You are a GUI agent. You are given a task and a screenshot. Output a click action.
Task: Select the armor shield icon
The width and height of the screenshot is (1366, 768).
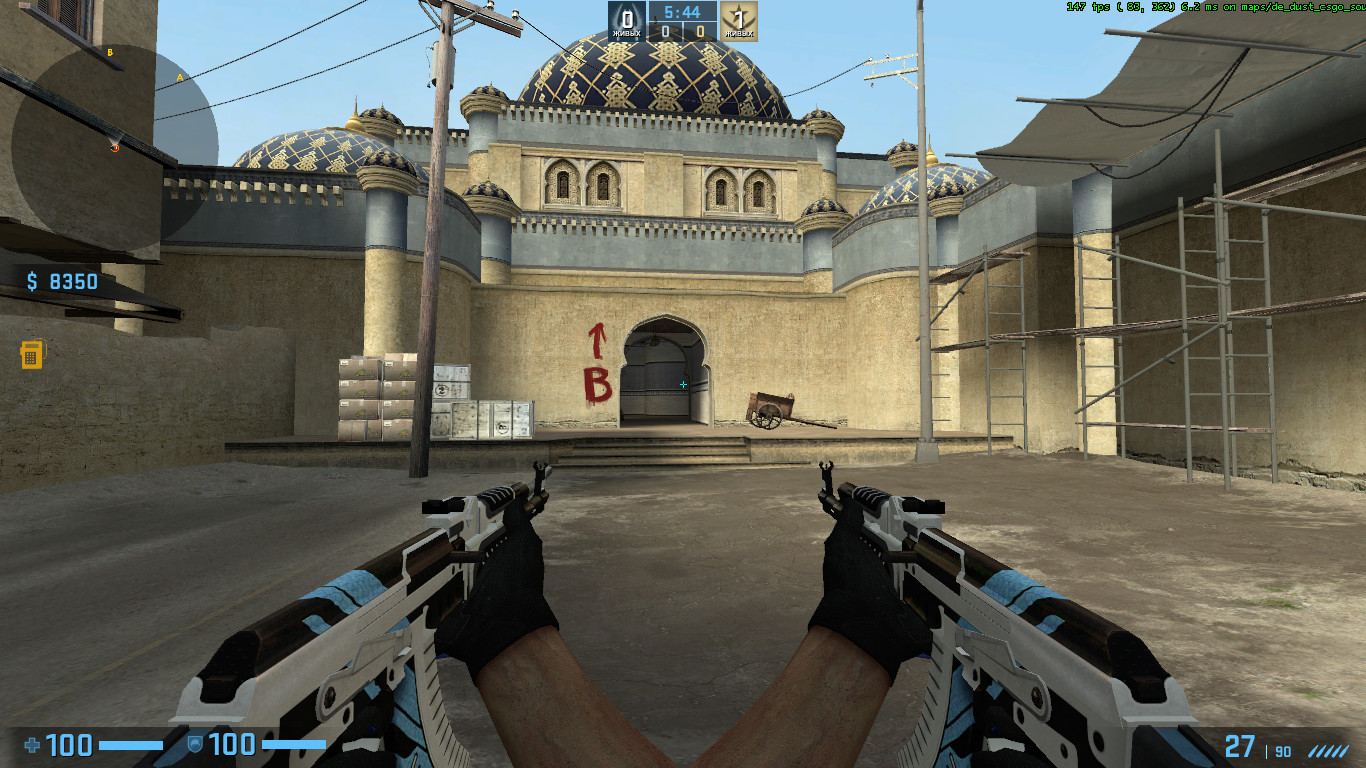(x=196, y=743)
